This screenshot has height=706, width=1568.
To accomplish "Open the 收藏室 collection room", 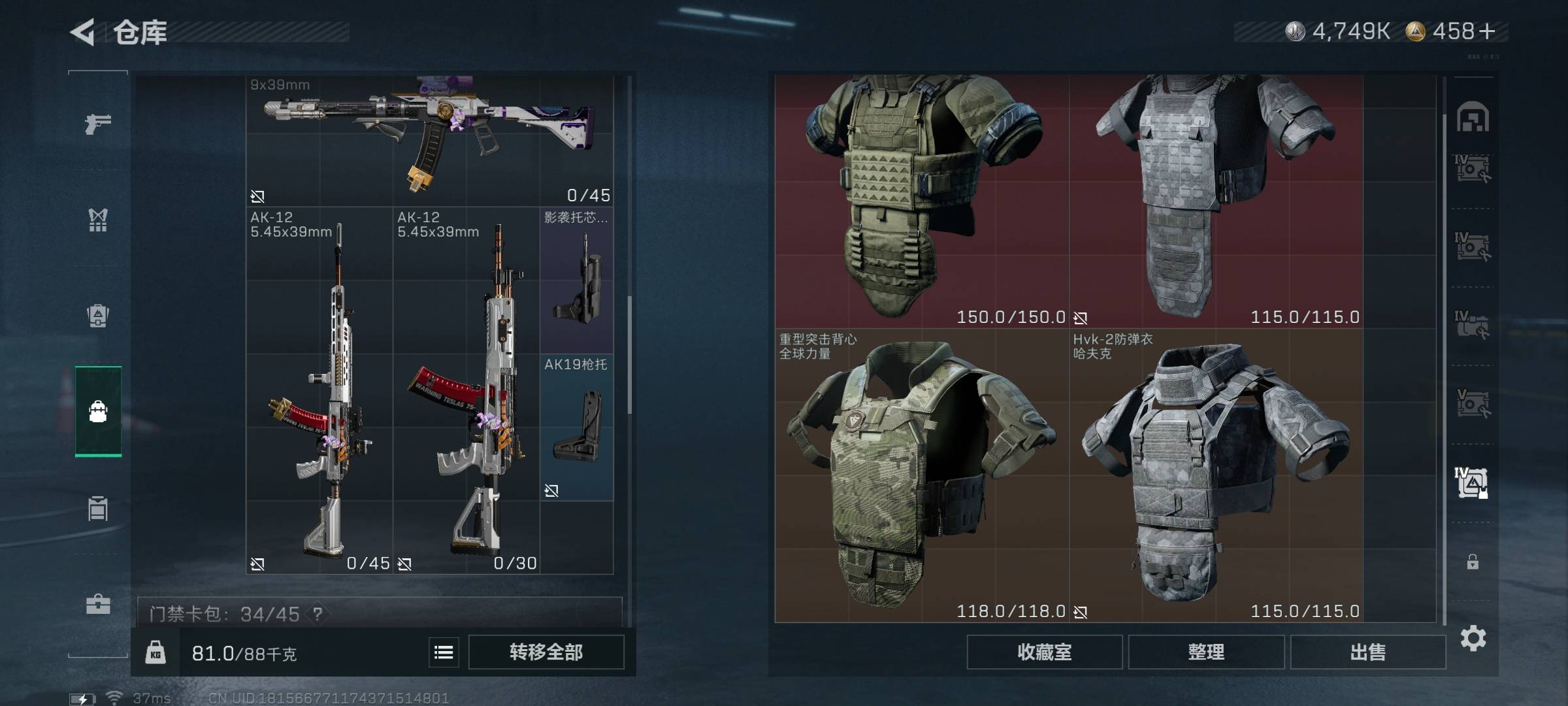I will 1044,652.
